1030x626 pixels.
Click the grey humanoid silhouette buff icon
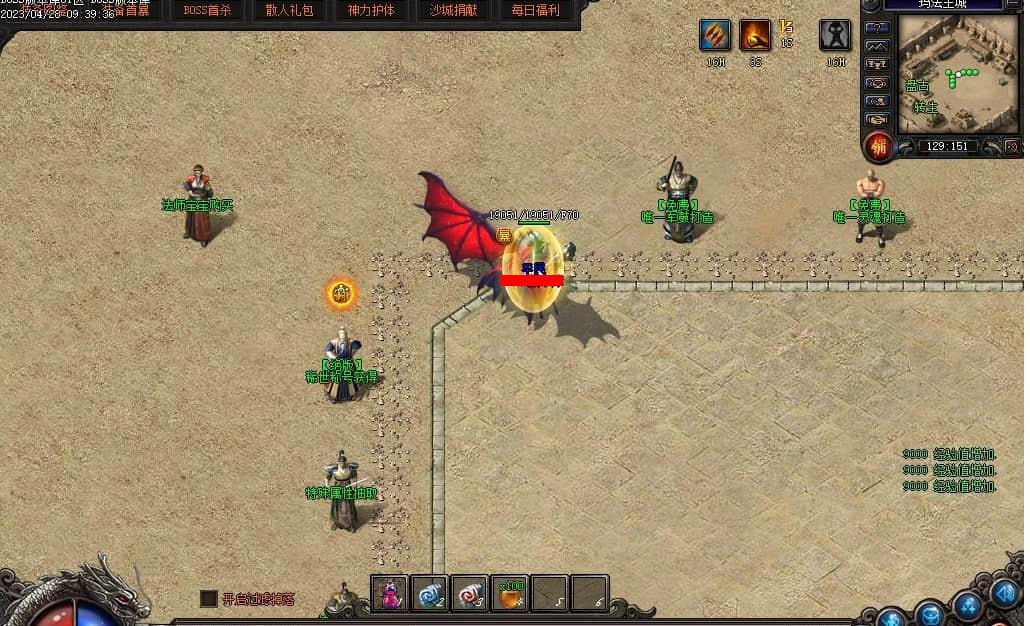click(835, 36)
